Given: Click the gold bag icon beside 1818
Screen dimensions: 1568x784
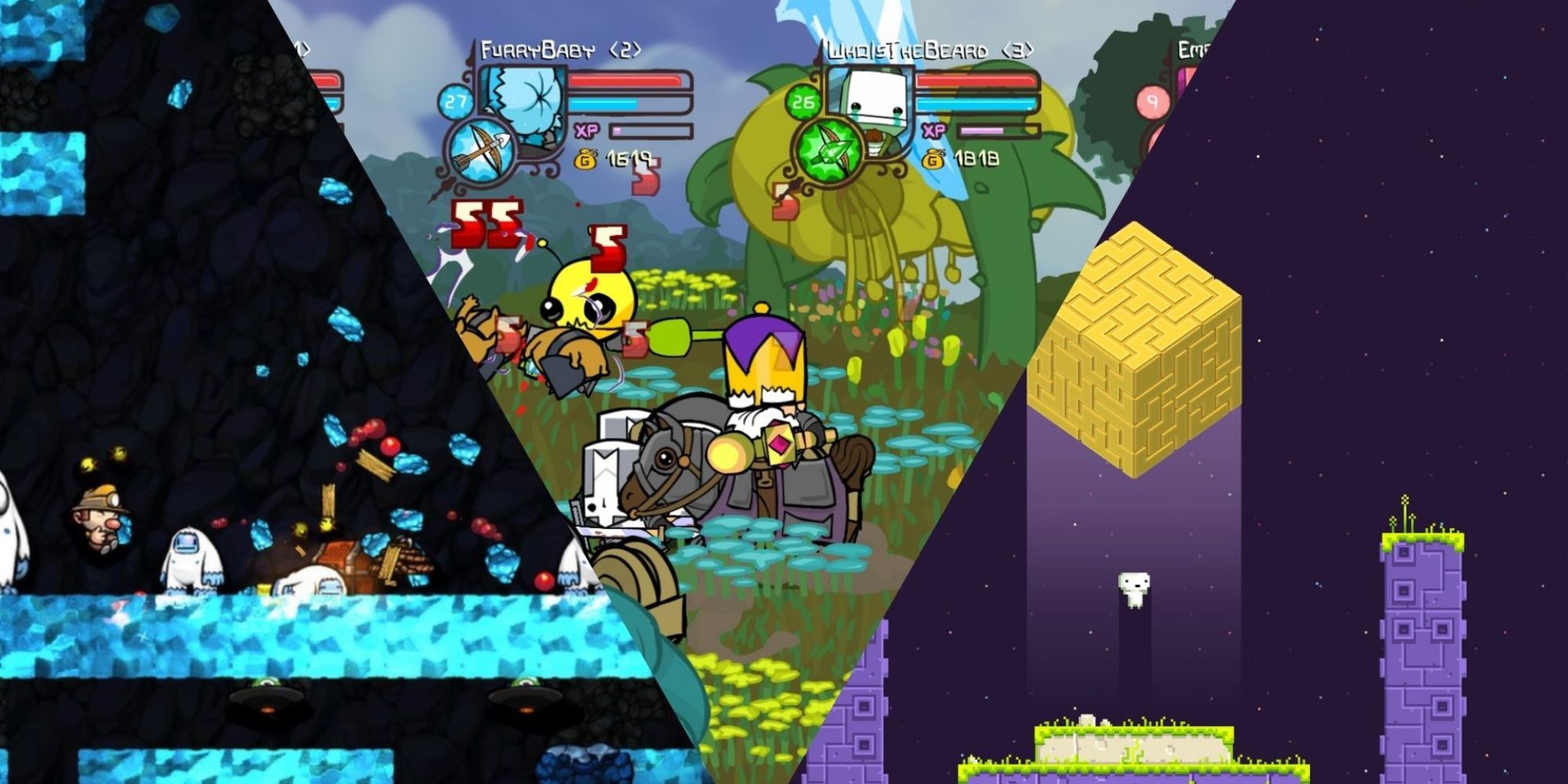Looking at the screenshot, I should pos(934,160).
